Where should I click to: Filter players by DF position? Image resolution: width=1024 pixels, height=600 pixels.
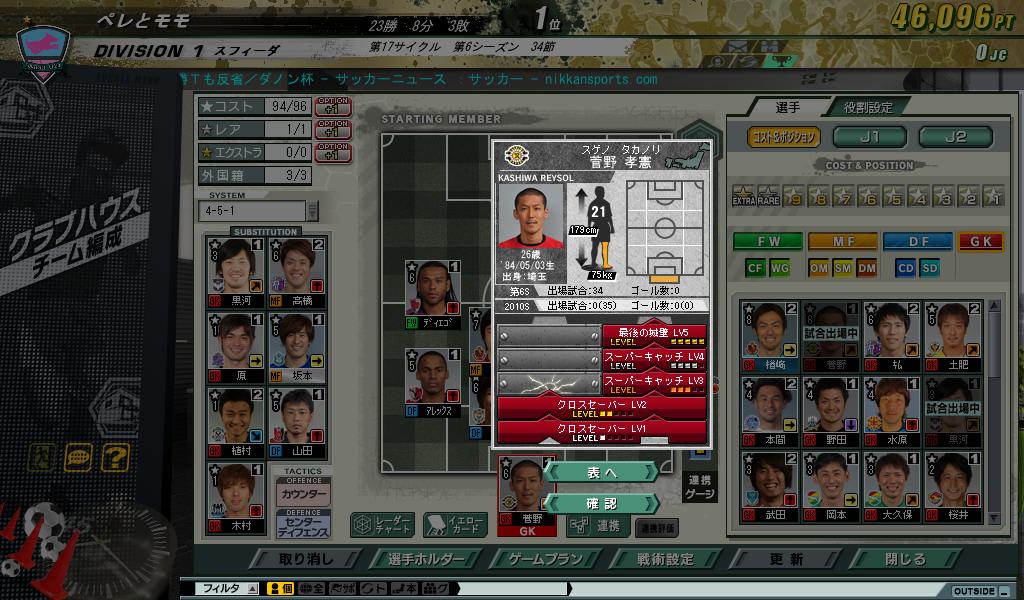click(x=917, y=241)
